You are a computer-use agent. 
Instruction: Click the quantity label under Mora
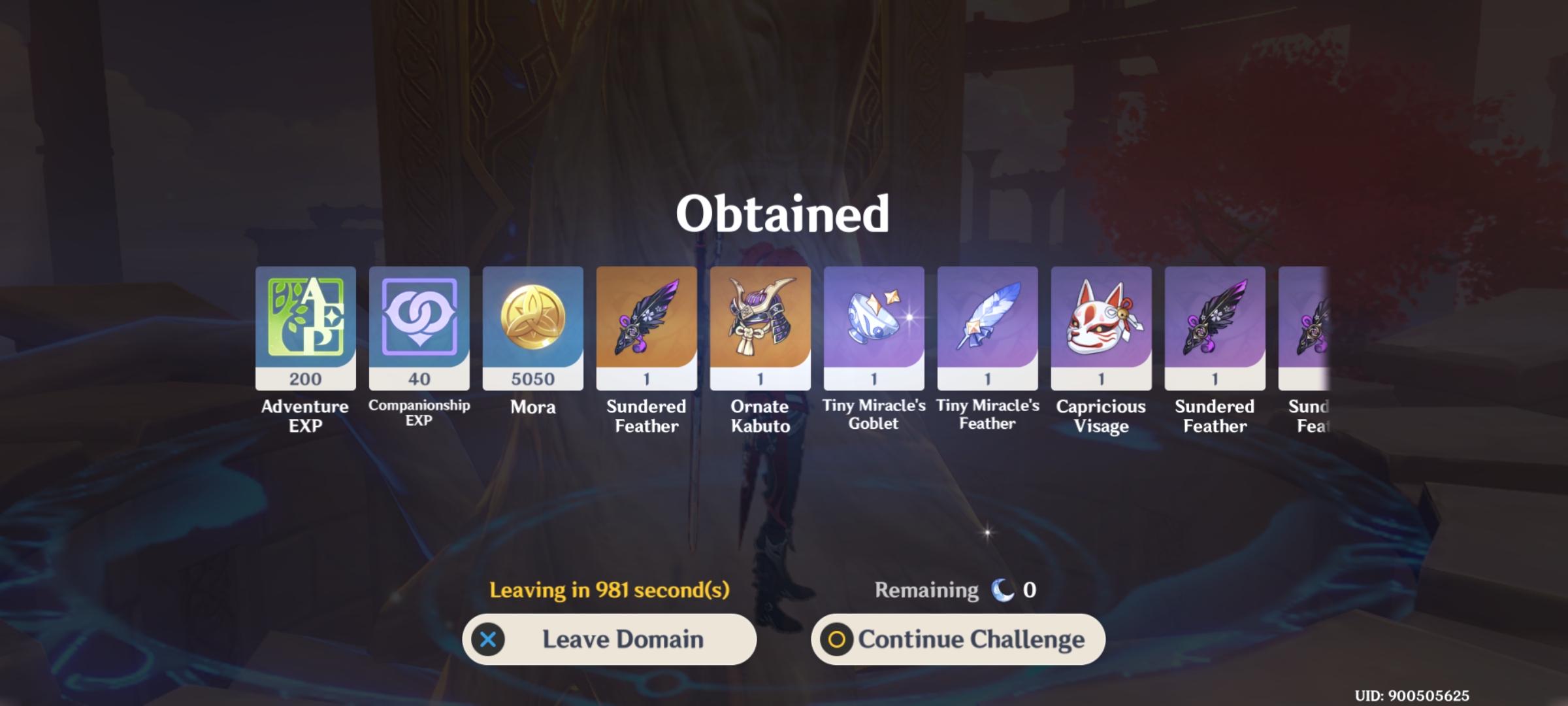point(532,378)
